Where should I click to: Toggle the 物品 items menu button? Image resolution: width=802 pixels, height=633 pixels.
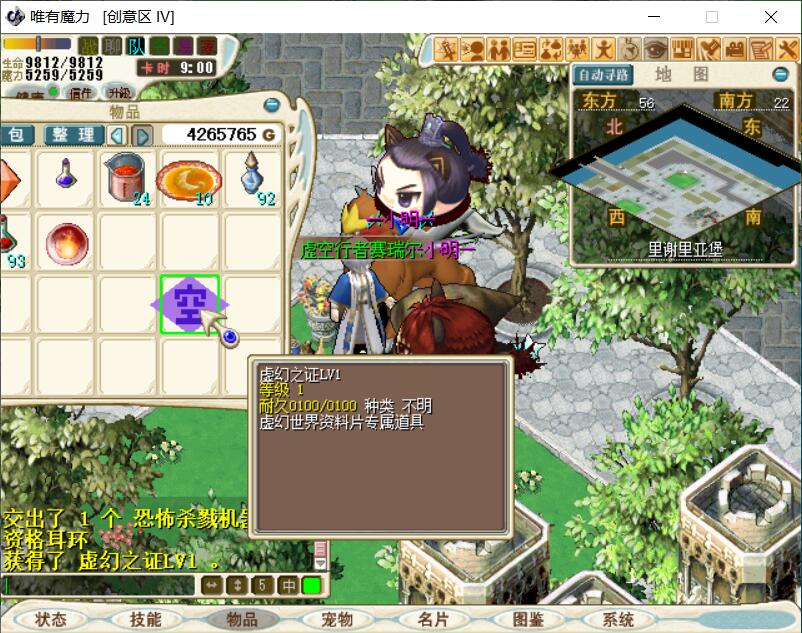[242, 620]
